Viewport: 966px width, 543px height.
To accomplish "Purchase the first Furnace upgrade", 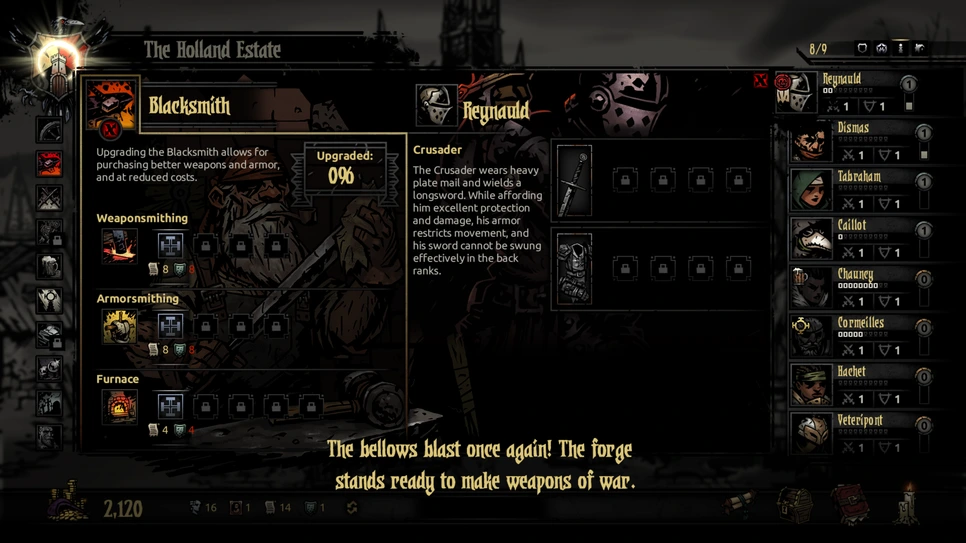I will pyautogui.click(x=170, y=406).
